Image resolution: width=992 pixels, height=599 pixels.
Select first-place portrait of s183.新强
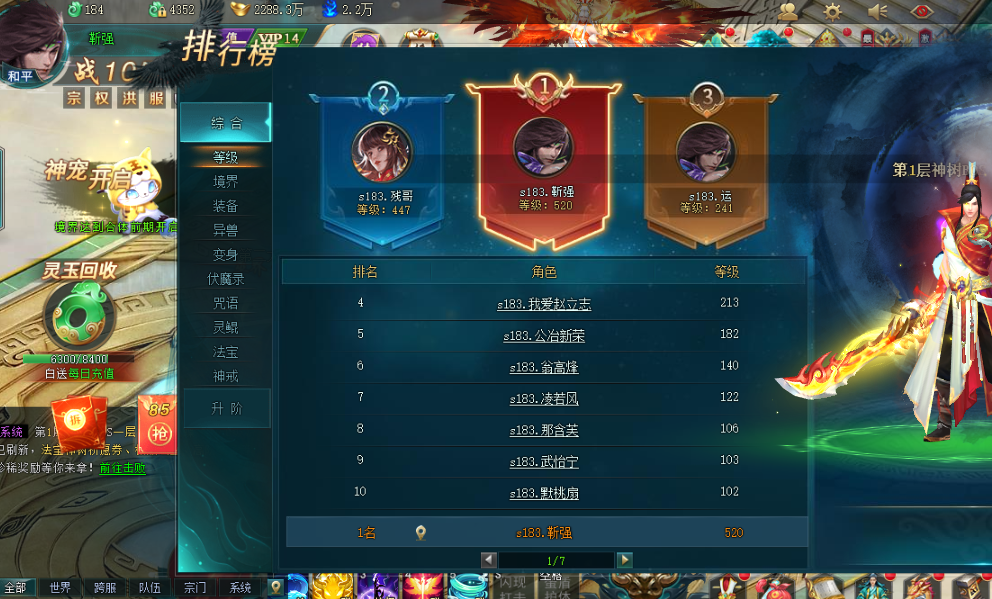point(544,148)
